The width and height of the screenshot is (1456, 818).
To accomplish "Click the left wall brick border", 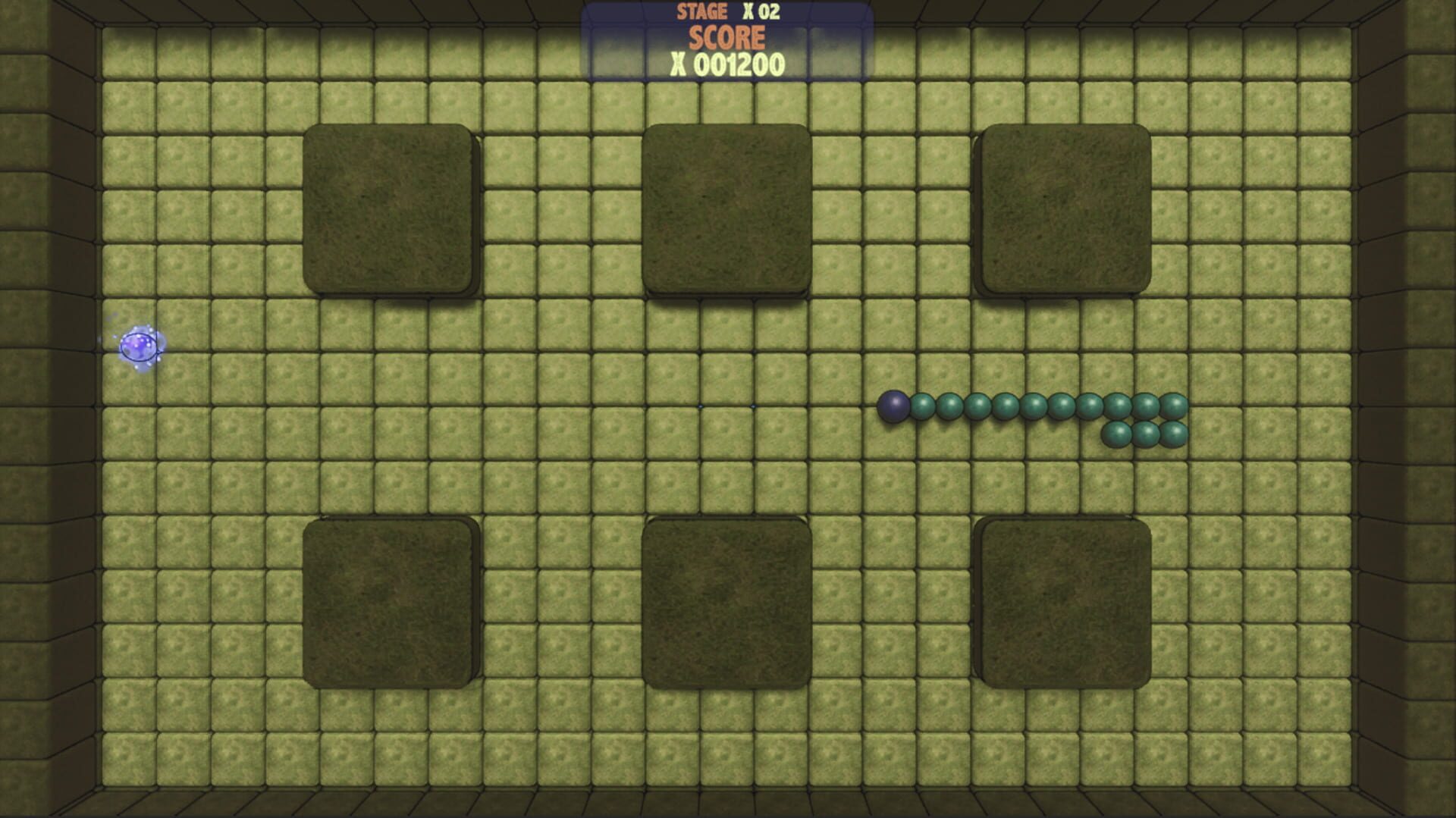I will click(45, 409).
